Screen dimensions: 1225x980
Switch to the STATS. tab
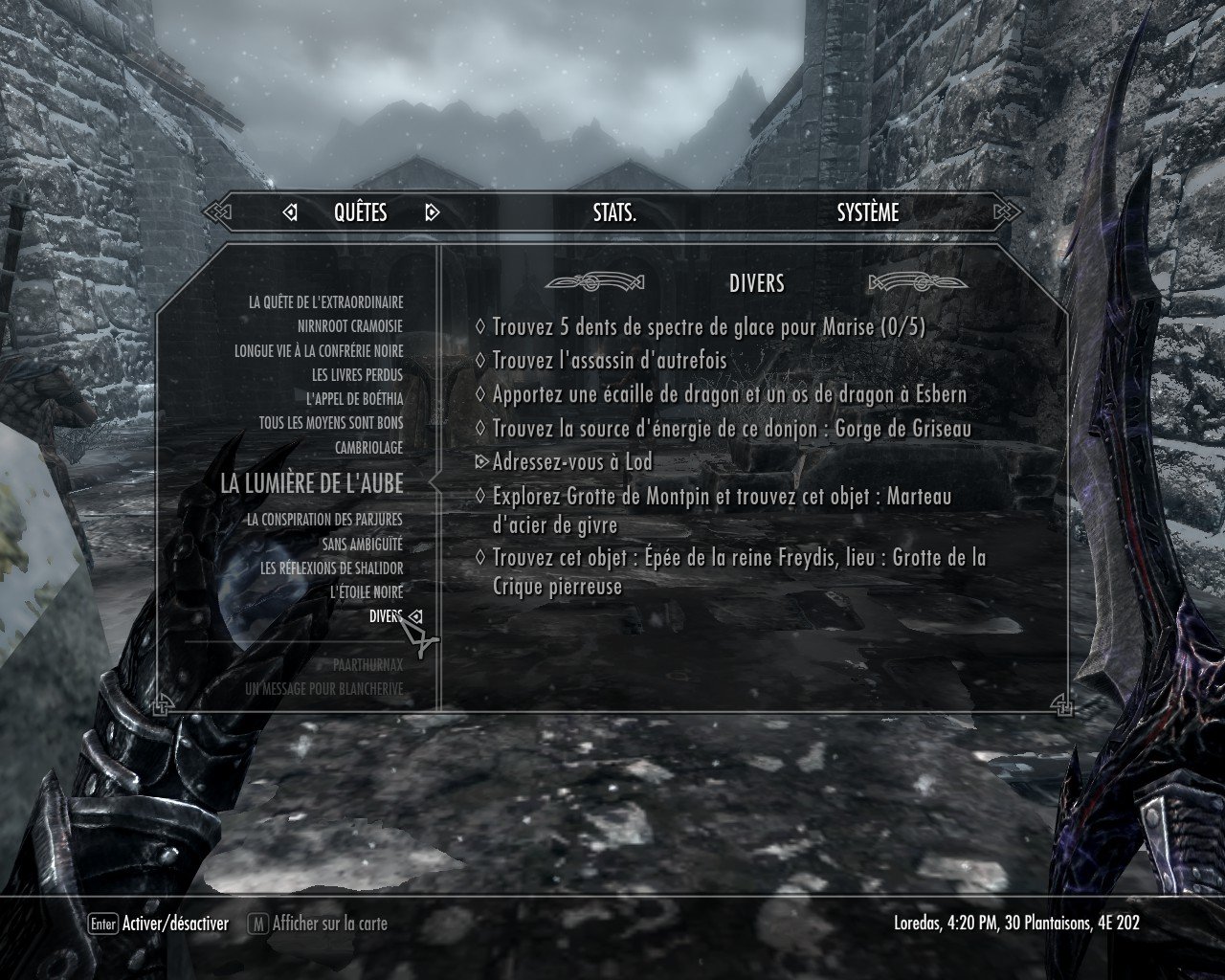point(614,212)
